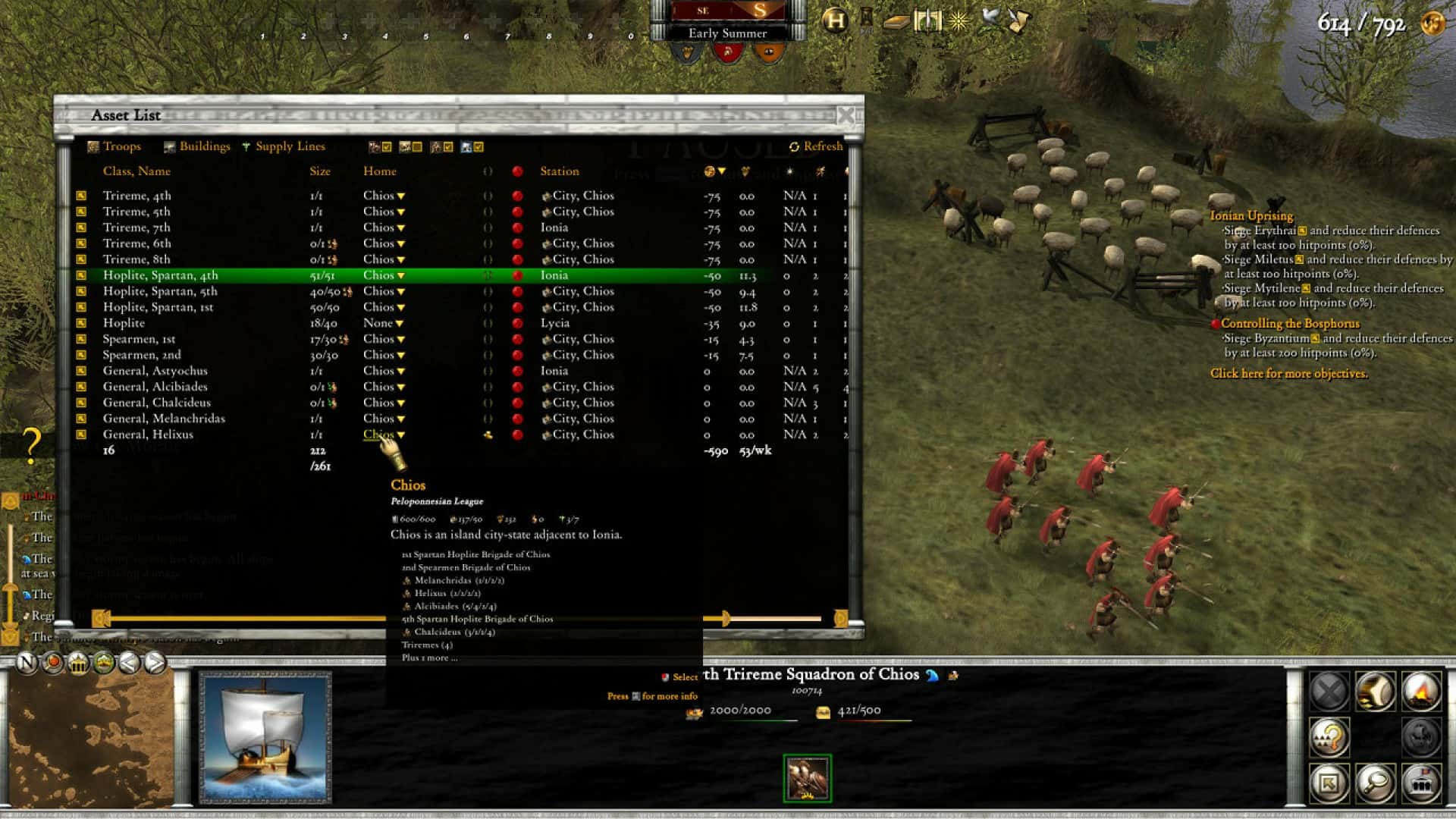The image size is (1456, 819).
Task: Select the dove diplomacy icon
Action: tap(990, 21)
